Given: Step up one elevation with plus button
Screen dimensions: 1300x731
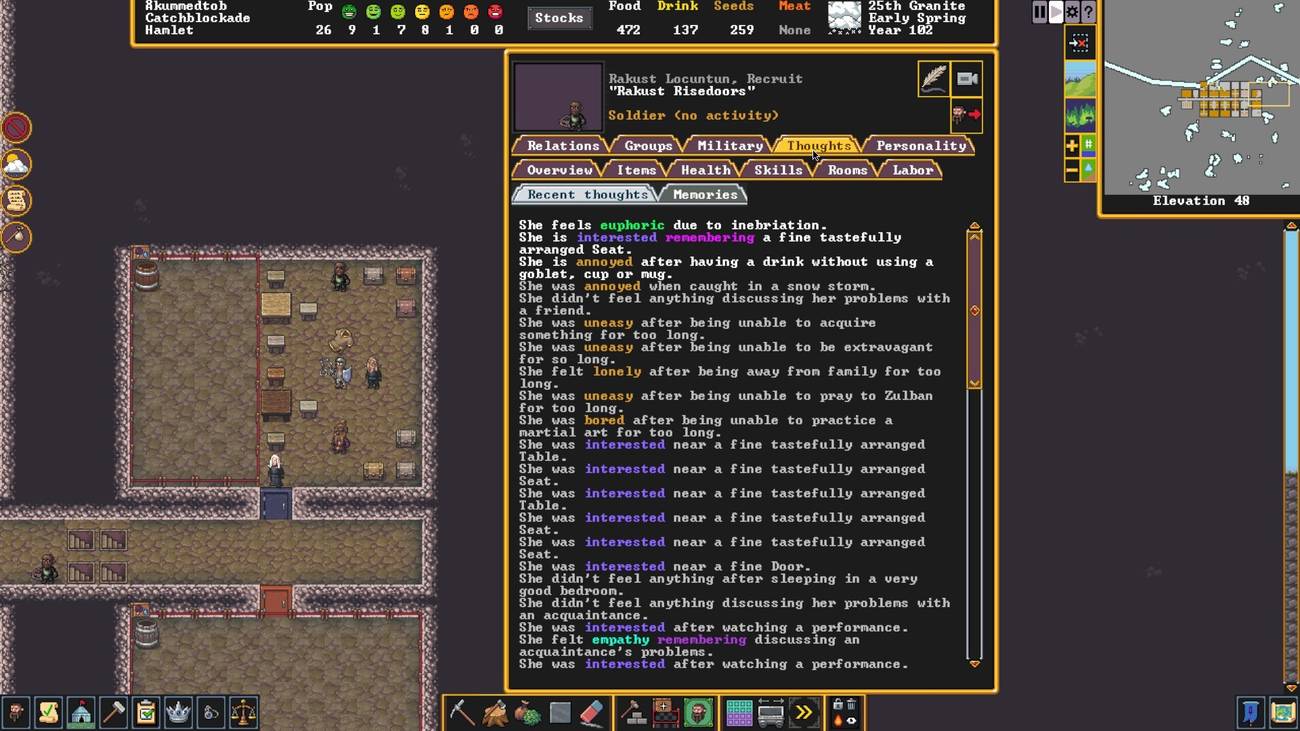Looking at the screenshot, I should tap(1071, 144).
